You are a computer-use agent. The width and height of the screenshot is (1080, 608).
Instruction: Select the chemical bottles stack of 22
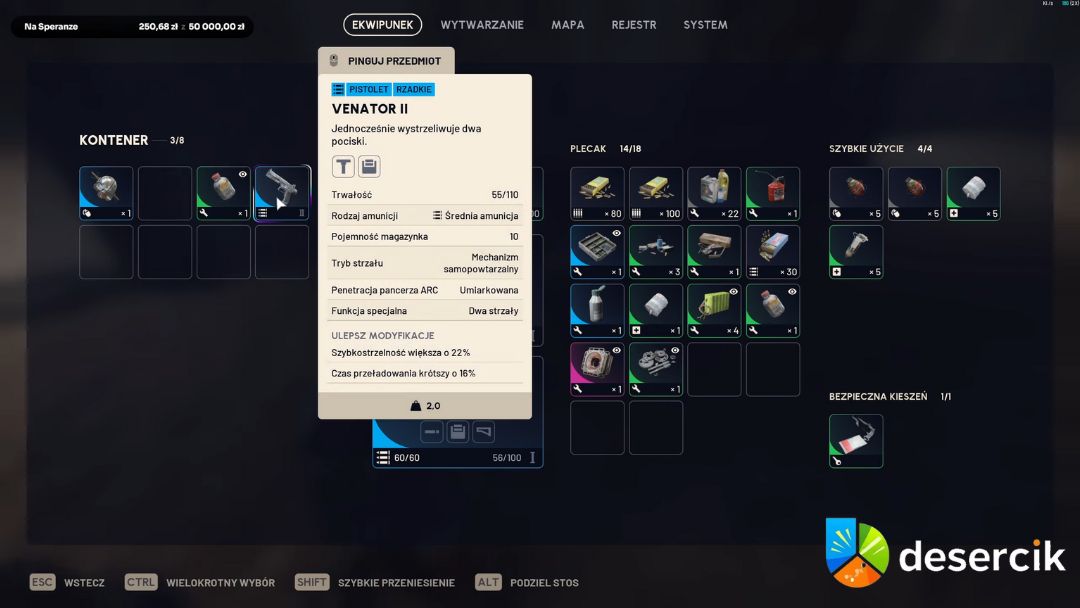coord(714,193)
